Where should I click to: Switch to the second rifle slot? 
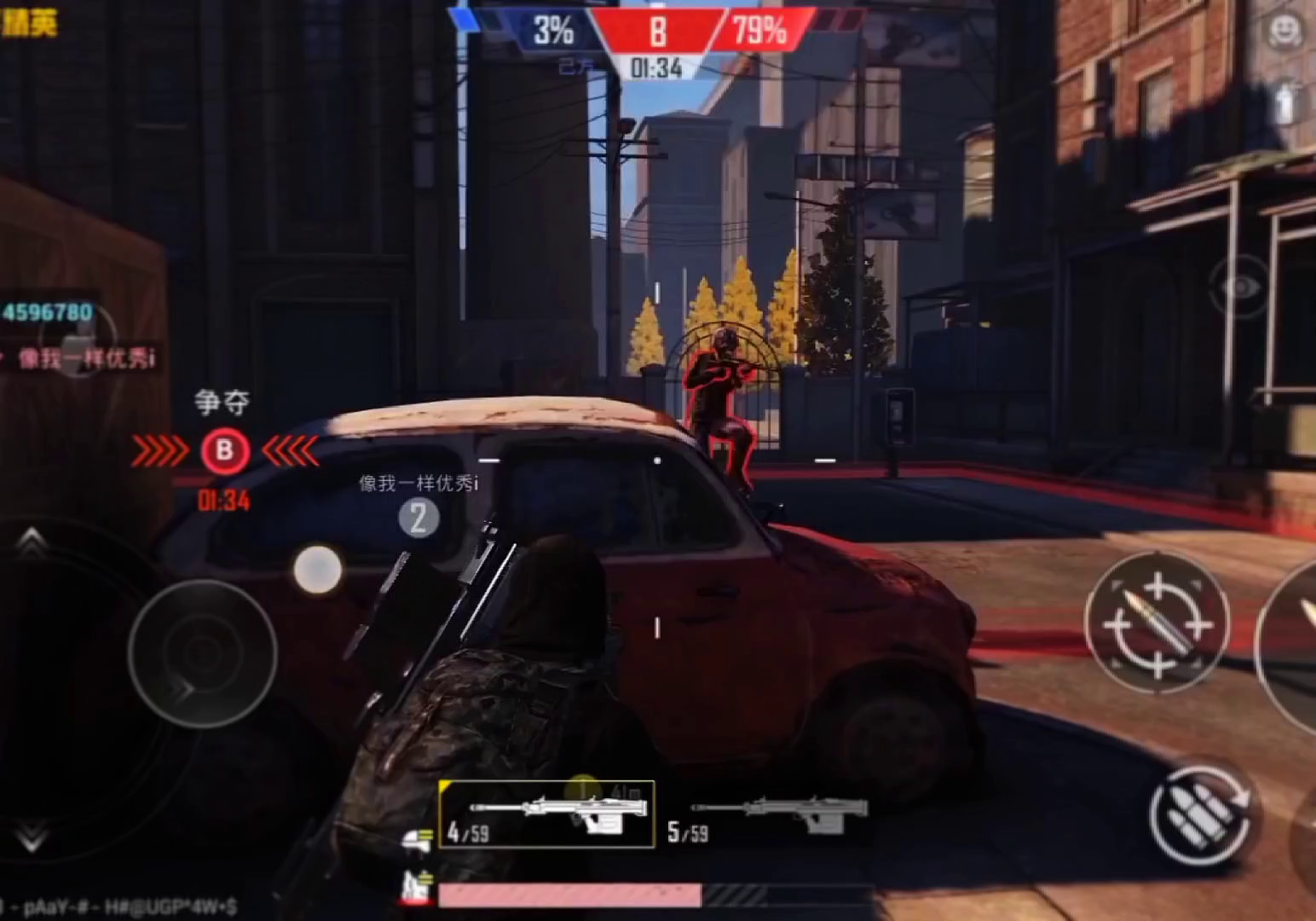click(x=767, y=819)
